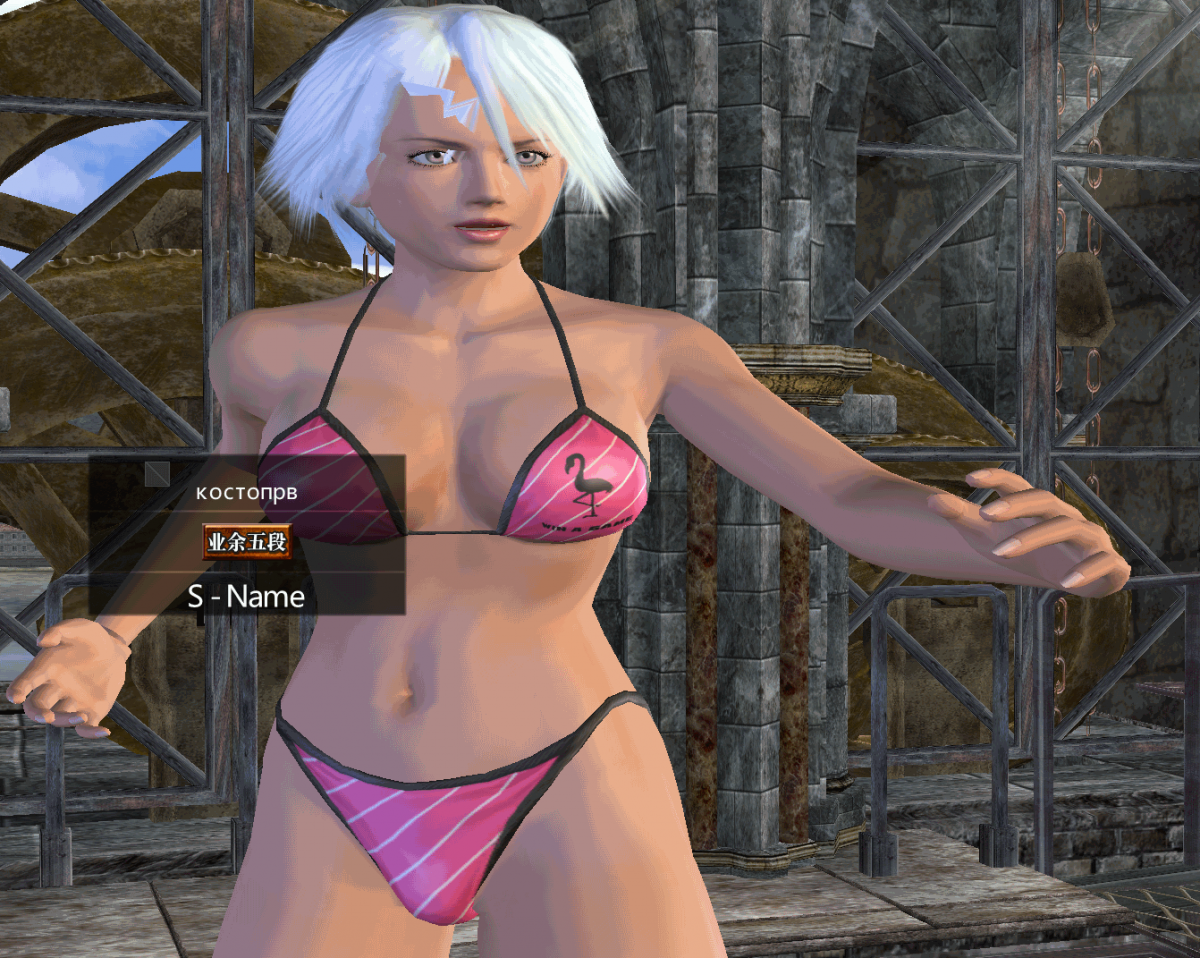
Task: Select the orange 业余五段 rank badge
Action: 247,541
